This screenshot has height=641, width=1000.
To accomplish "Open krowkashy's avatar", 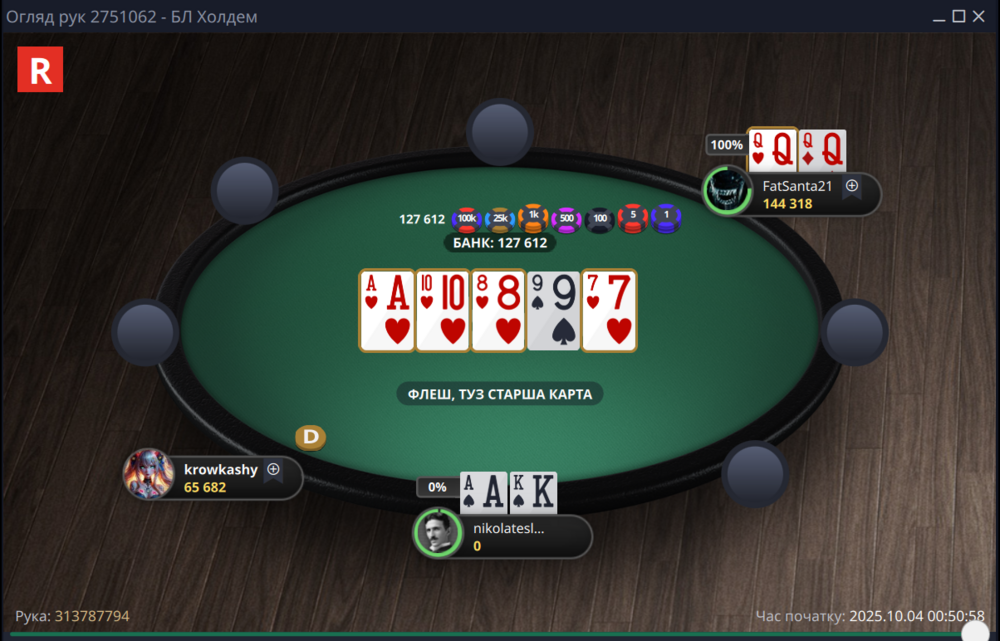I will coord(147,474).
